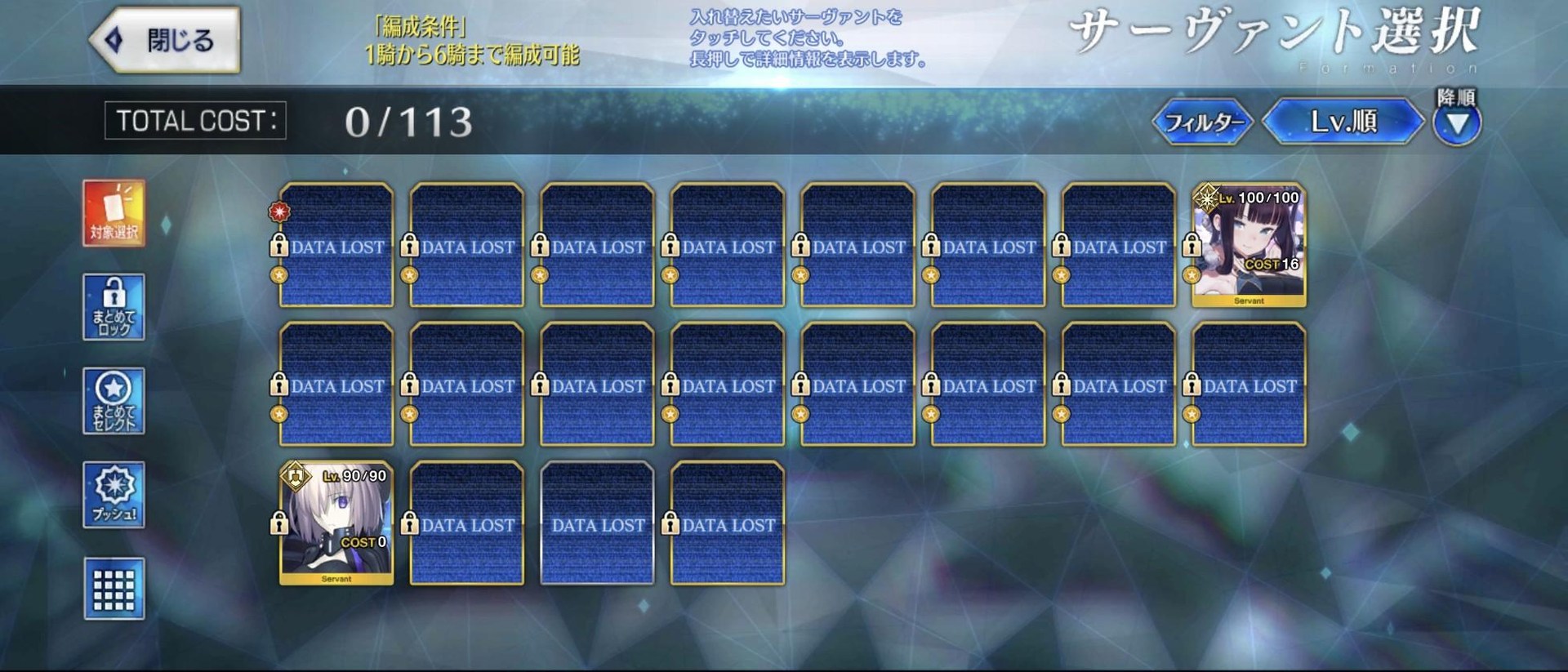Click the red event flower icon on first card
The height and width of the screenshot is (672, 1568).
[x=281, y=211]
